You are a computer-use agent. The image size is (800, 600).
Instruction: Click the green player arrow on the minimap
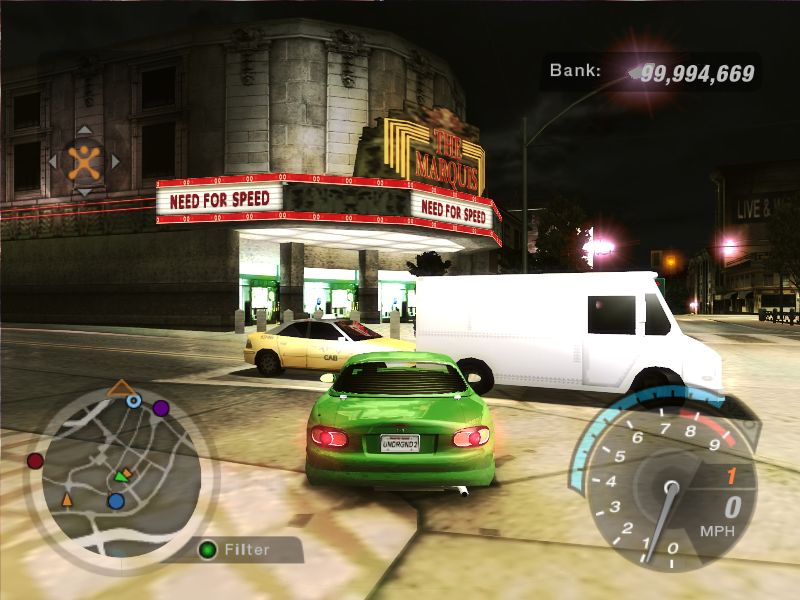pos(122,475)
